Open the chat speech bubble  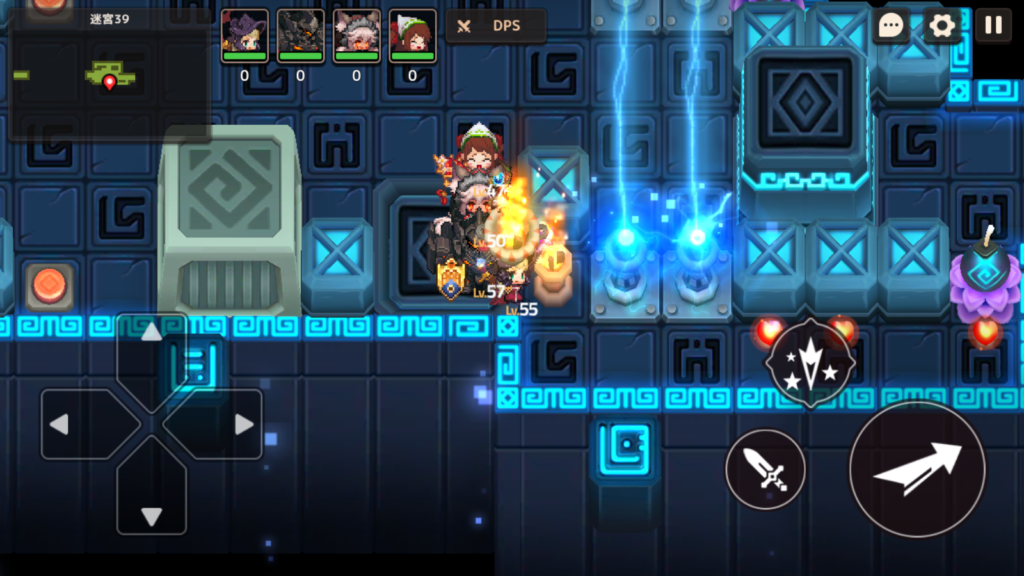[889, 26]
